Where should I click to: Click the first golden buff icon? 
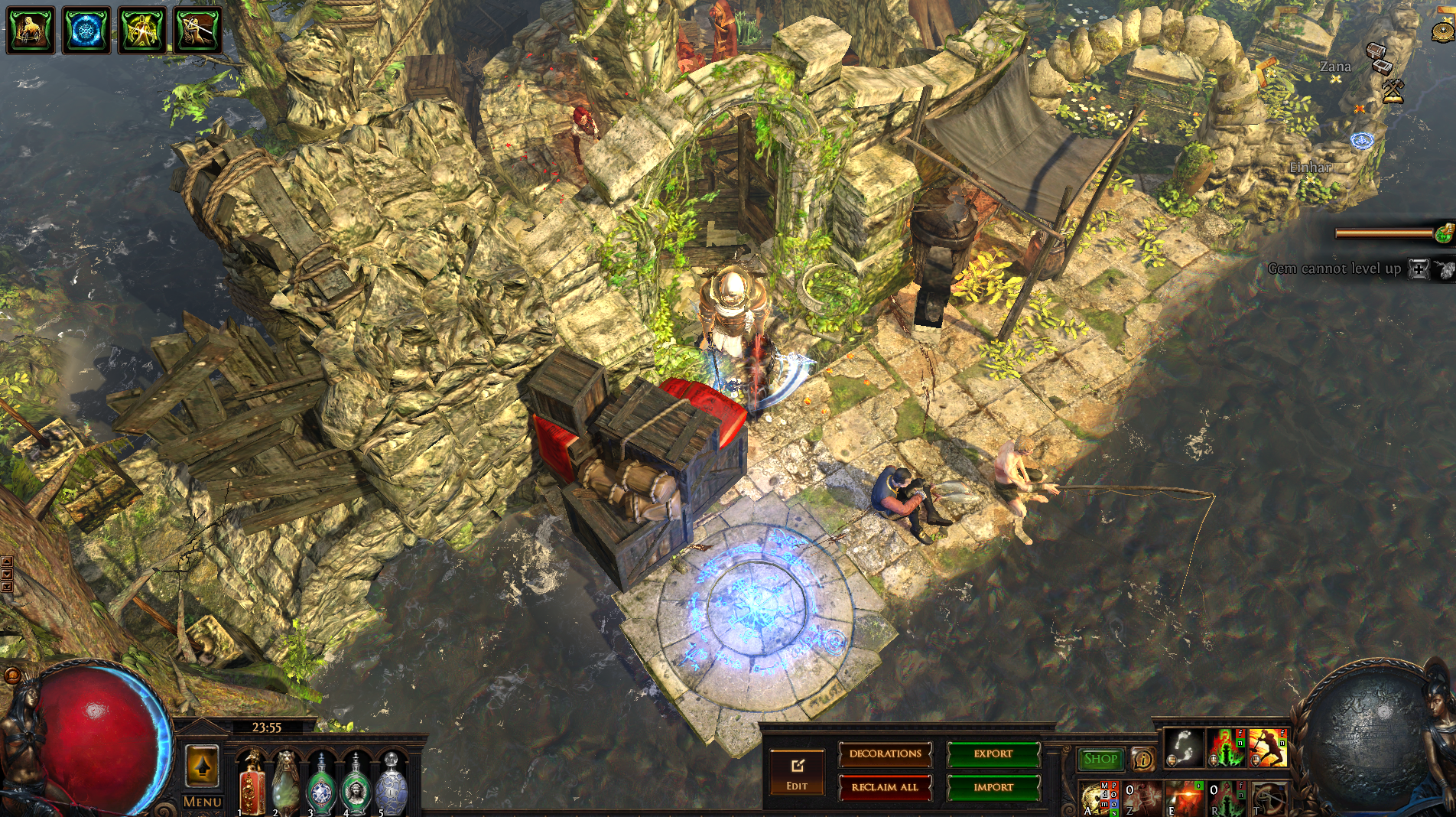[x=31, y=30]
